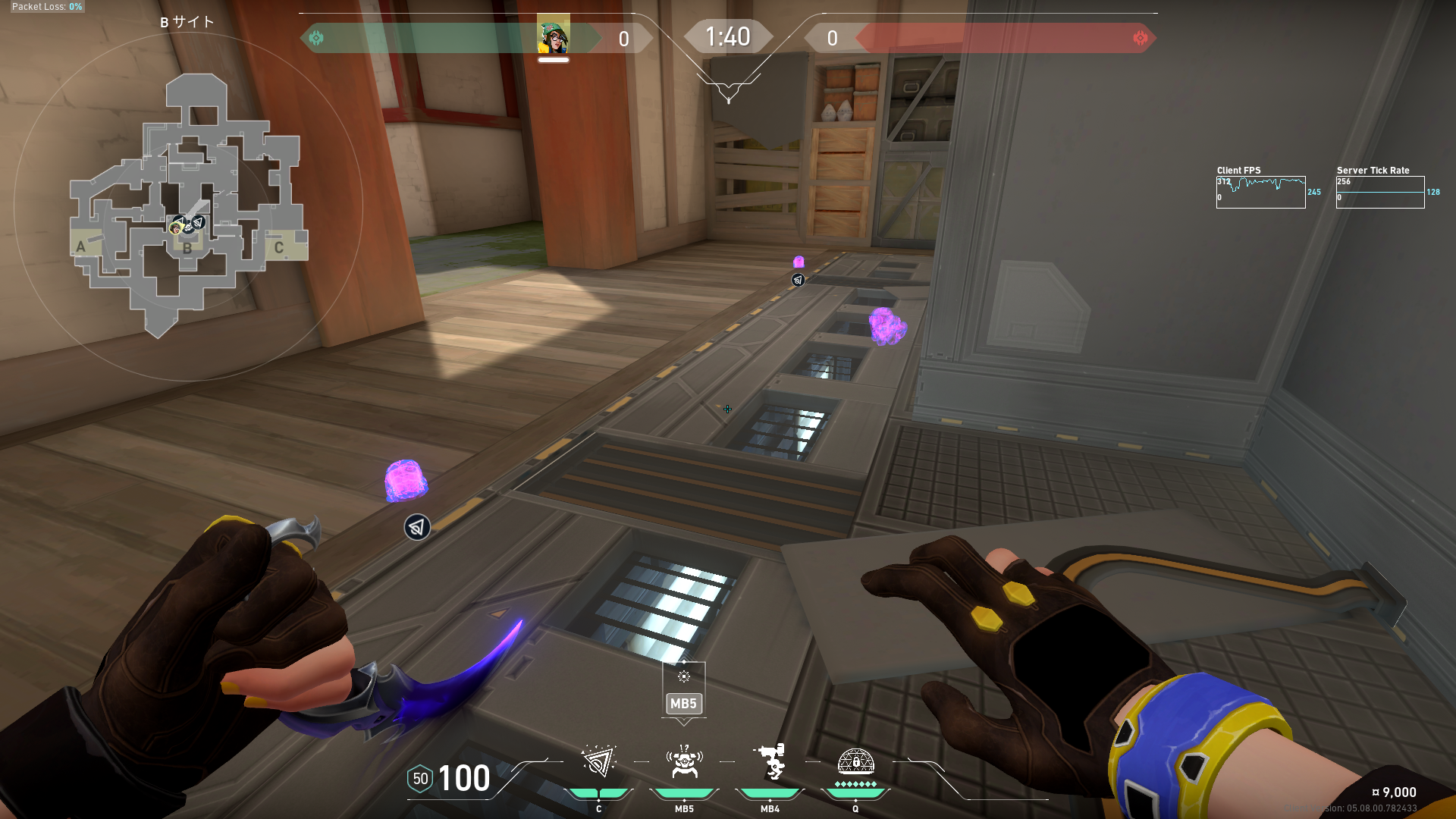1456x819 pixels.
Task: Choose the Alarmbot ability icon
Action: tap(684, 761)
